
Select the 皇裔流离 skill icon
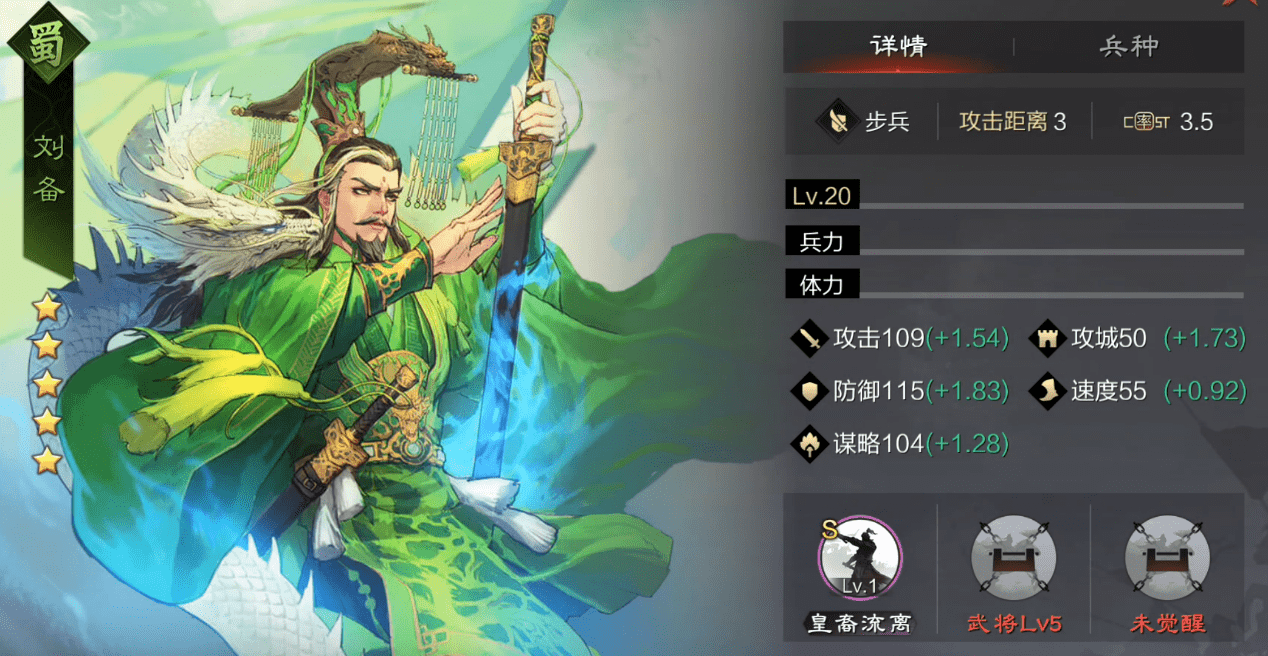click(859, 558)
